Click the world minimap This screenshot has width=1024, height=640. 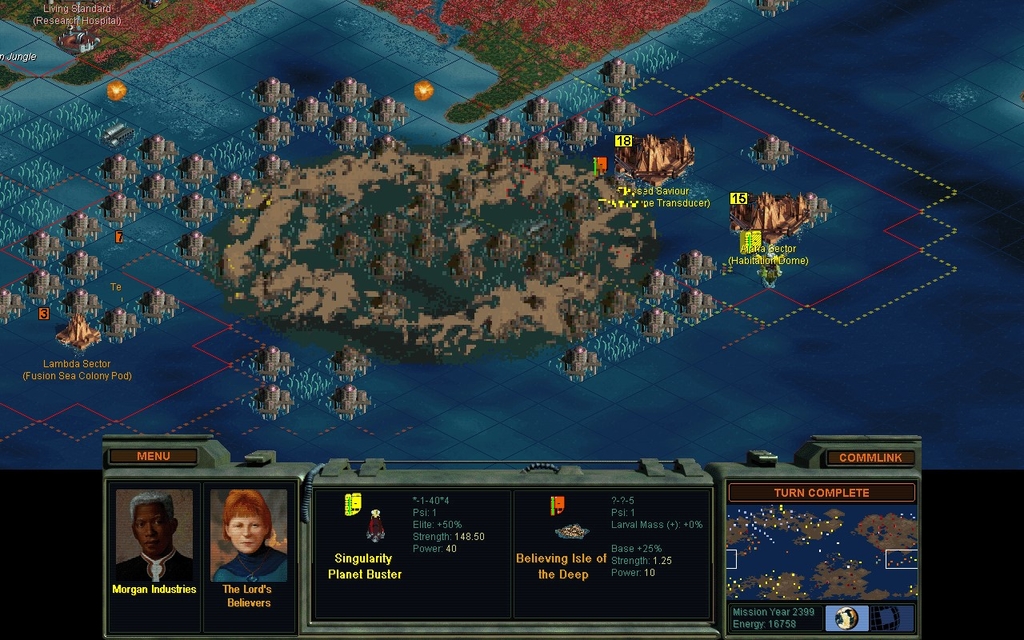click(x=821, y=552)
